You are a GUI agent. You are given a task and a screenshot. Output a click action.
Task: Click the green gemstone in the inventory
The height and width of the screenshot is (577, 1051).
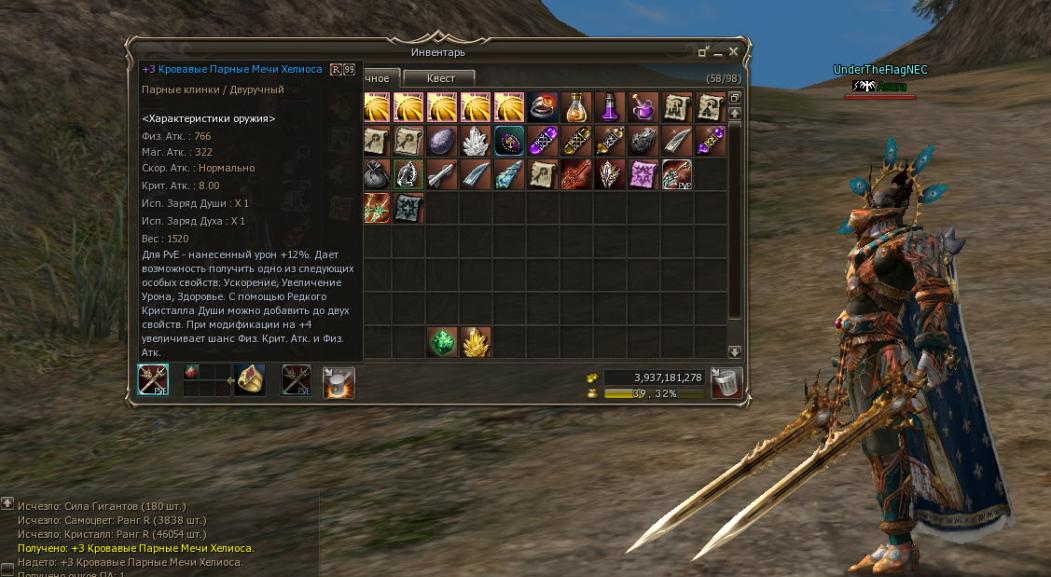(x=441, y=342)
